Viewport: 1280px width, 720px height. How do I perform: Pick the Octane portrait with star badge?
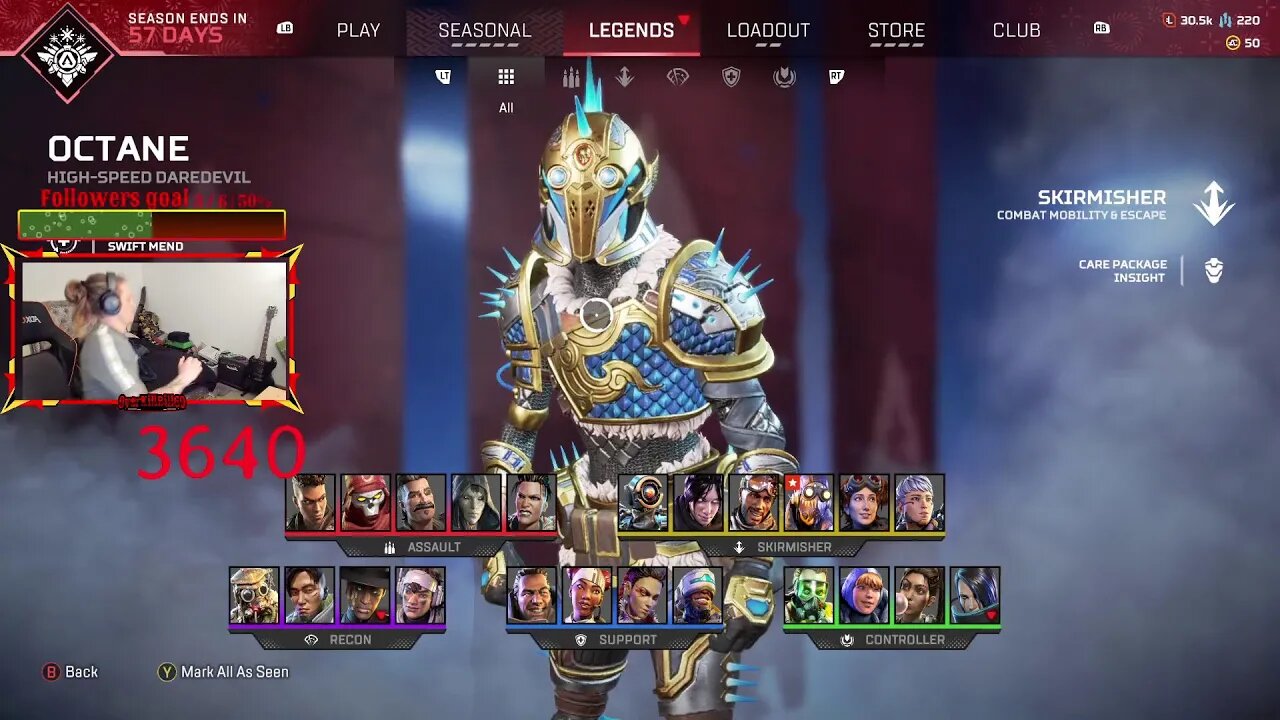pyautogui.click(x=808, y=503)
